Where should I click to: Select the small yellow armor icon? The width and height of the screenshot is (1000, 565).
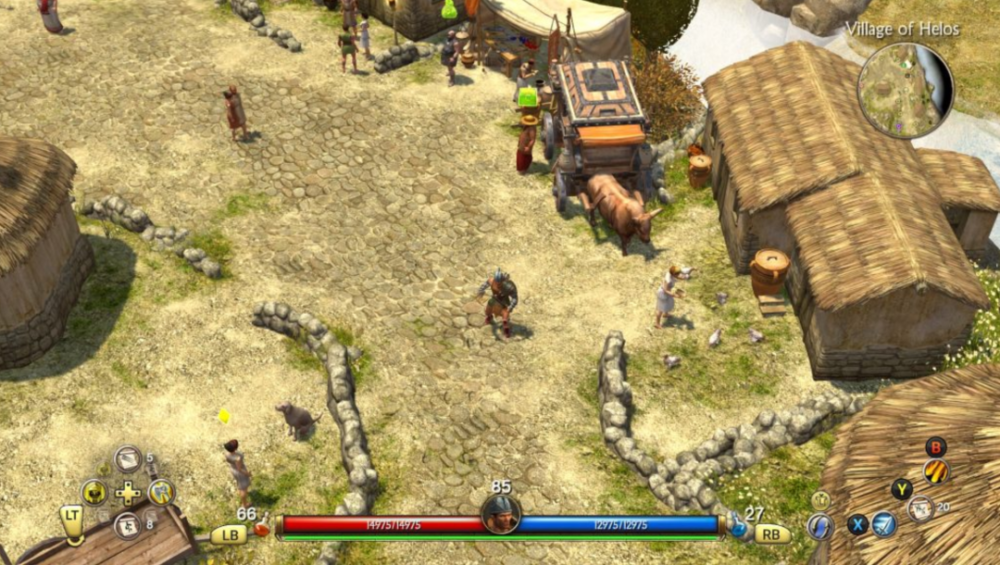pos(821,499)
